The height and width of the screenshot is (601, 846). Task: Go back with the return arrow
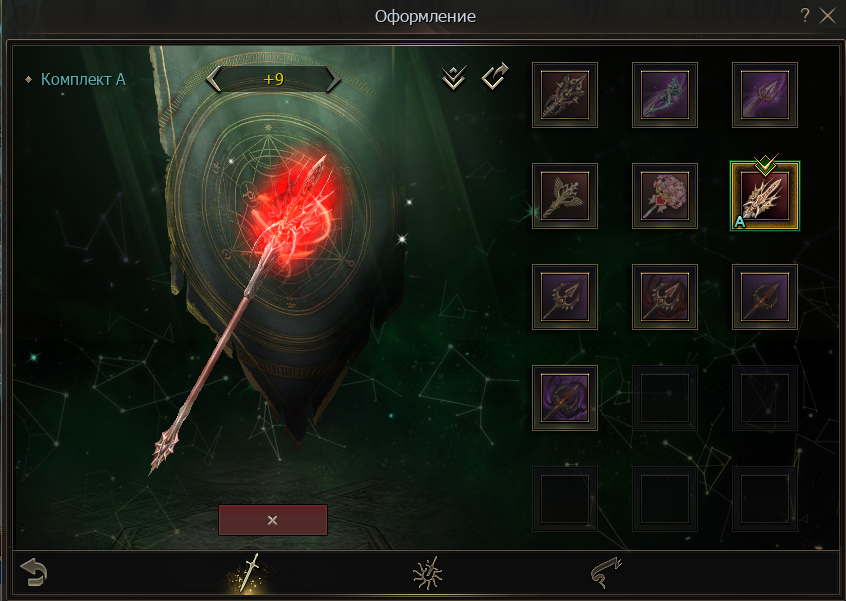[x=33, y=573]
